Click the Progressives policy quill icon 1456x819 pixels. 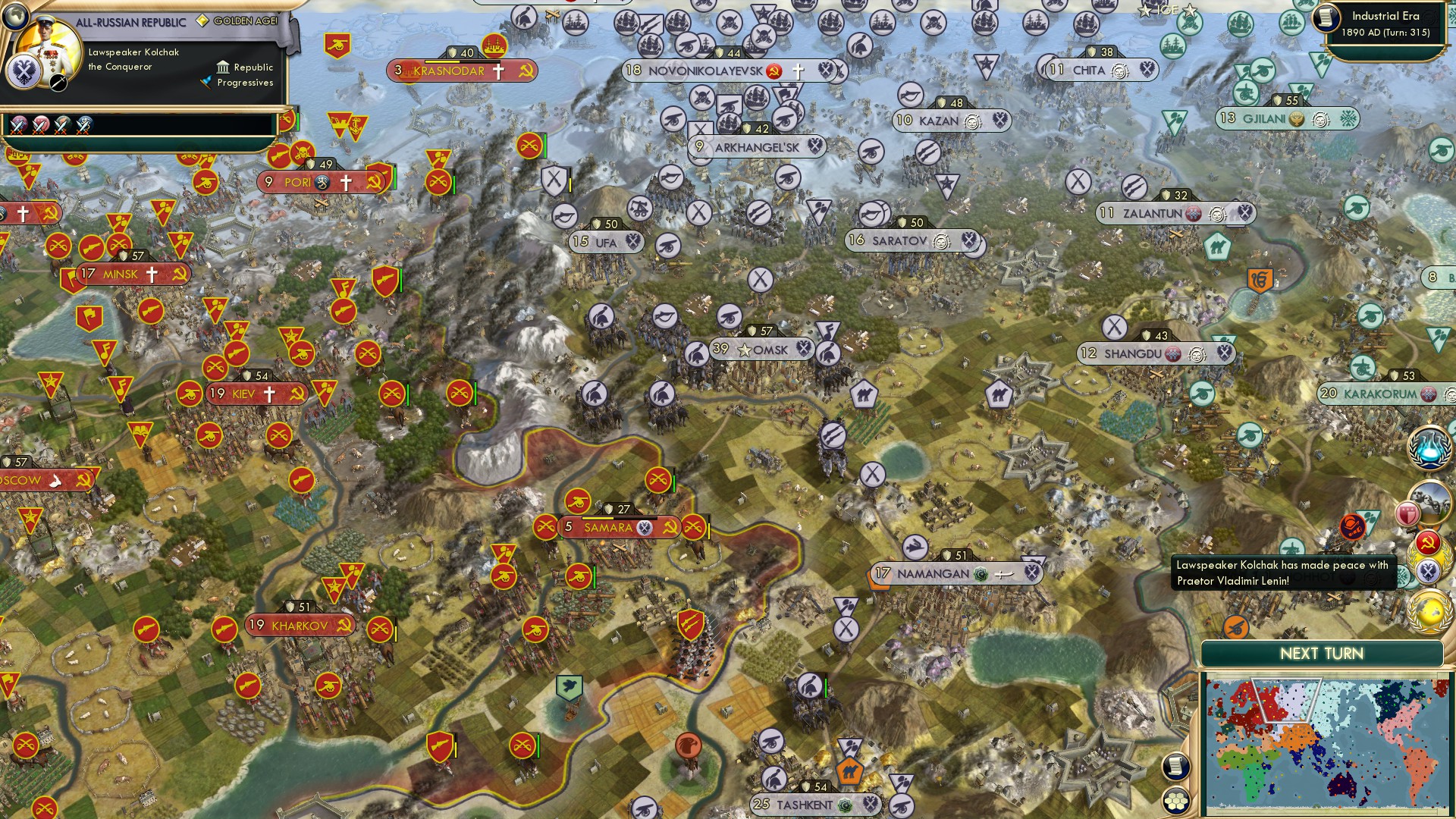[x=206, y=82]
